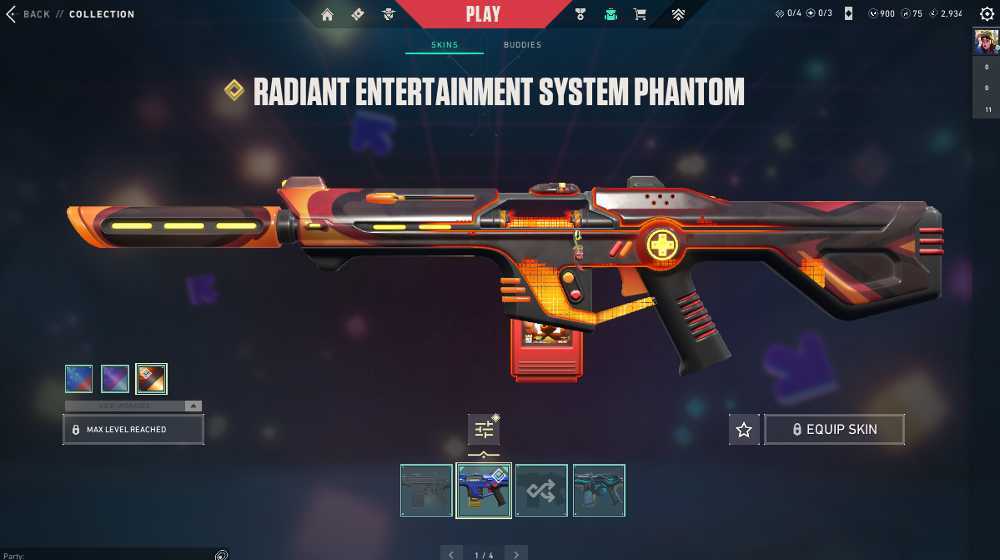Screen dimensions: 1000x560
Task: Select the orange-black color variant swatch
Action: click(151, 378)
